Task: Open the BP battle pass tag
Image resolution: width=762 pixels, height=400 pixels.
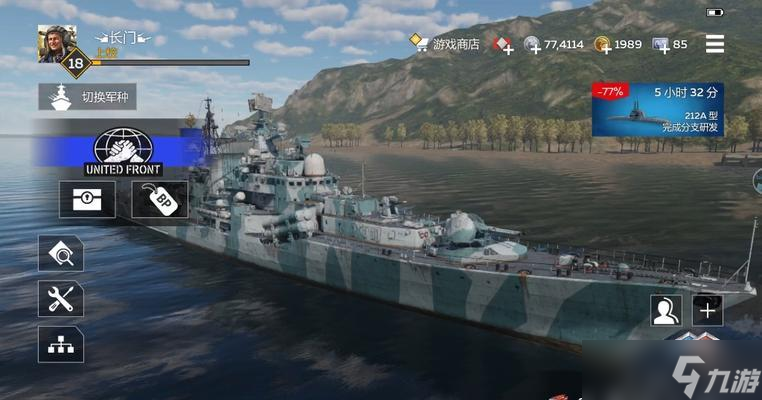Action: click(158, 200)
